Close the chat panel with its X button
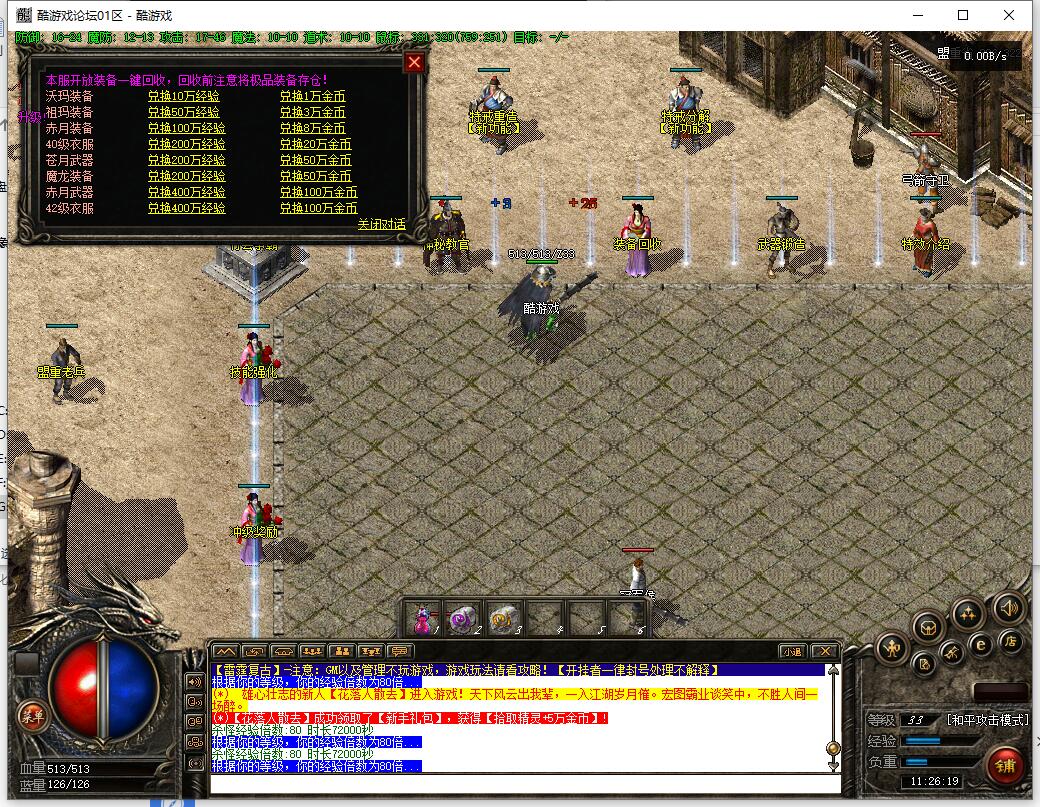Image resolution: width=1040 pixels, height=807 pixels. (x=823, y=651)
